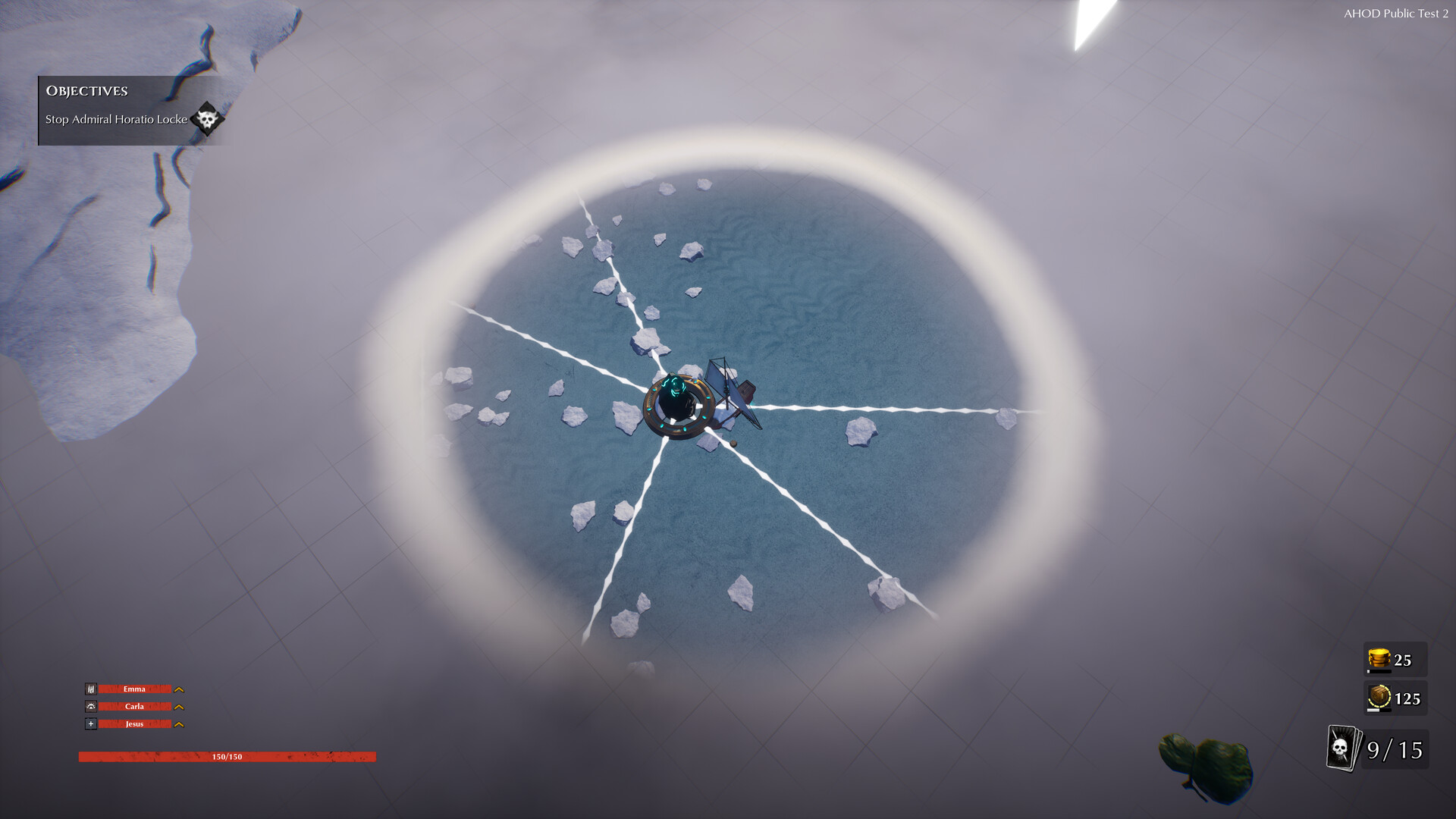Toggle Jesus's health bar selection
Screen dimensions: 1456x819
135,724
